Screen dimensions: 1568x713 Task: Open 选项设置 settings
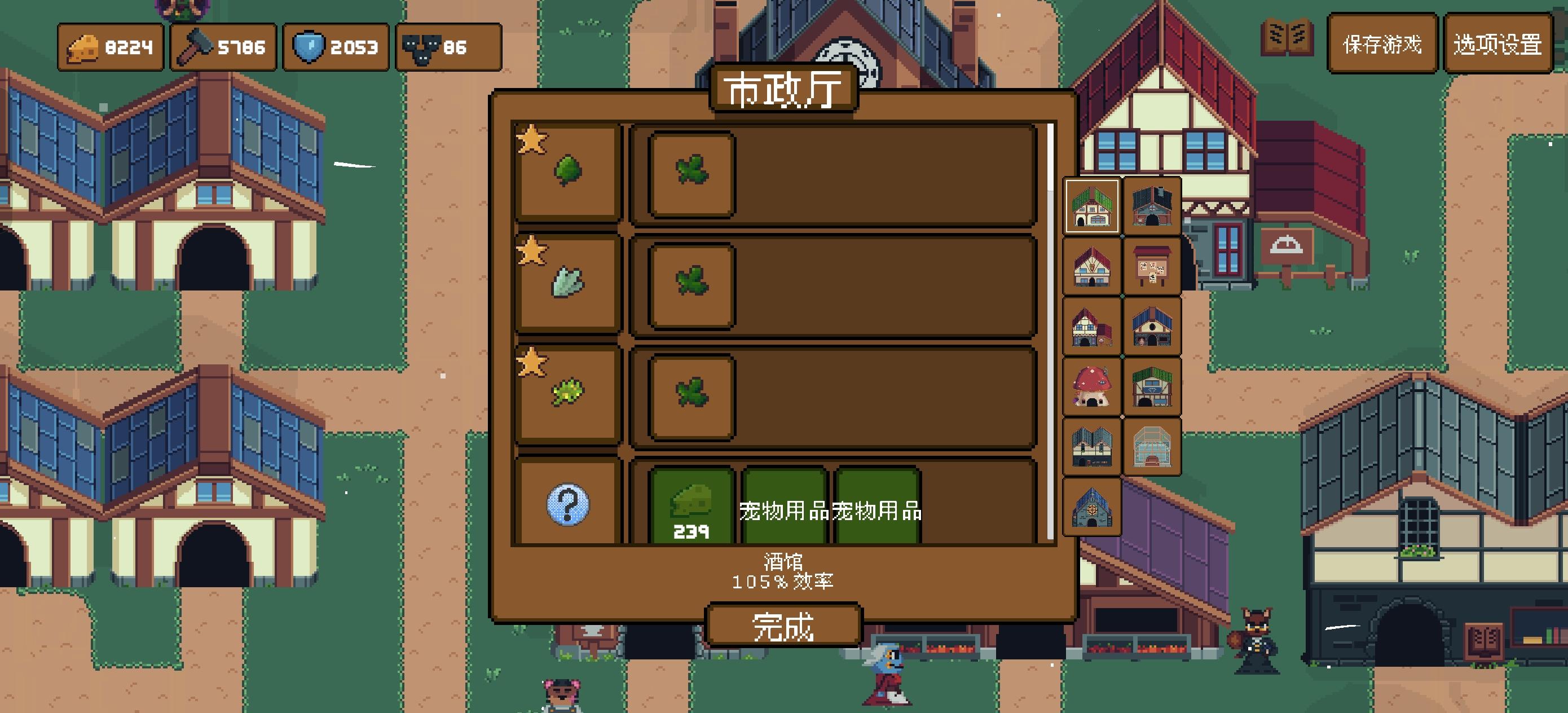1499,45
